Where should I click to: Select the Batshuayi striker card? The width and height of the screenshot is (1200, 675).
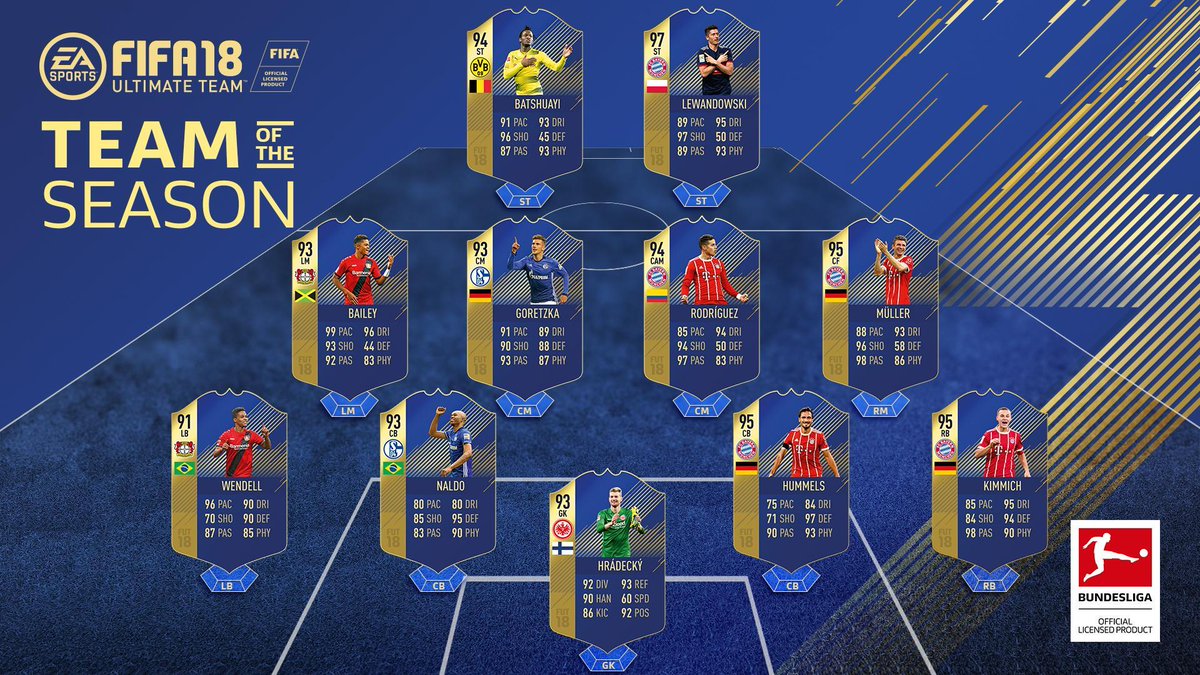click(523, 95)
